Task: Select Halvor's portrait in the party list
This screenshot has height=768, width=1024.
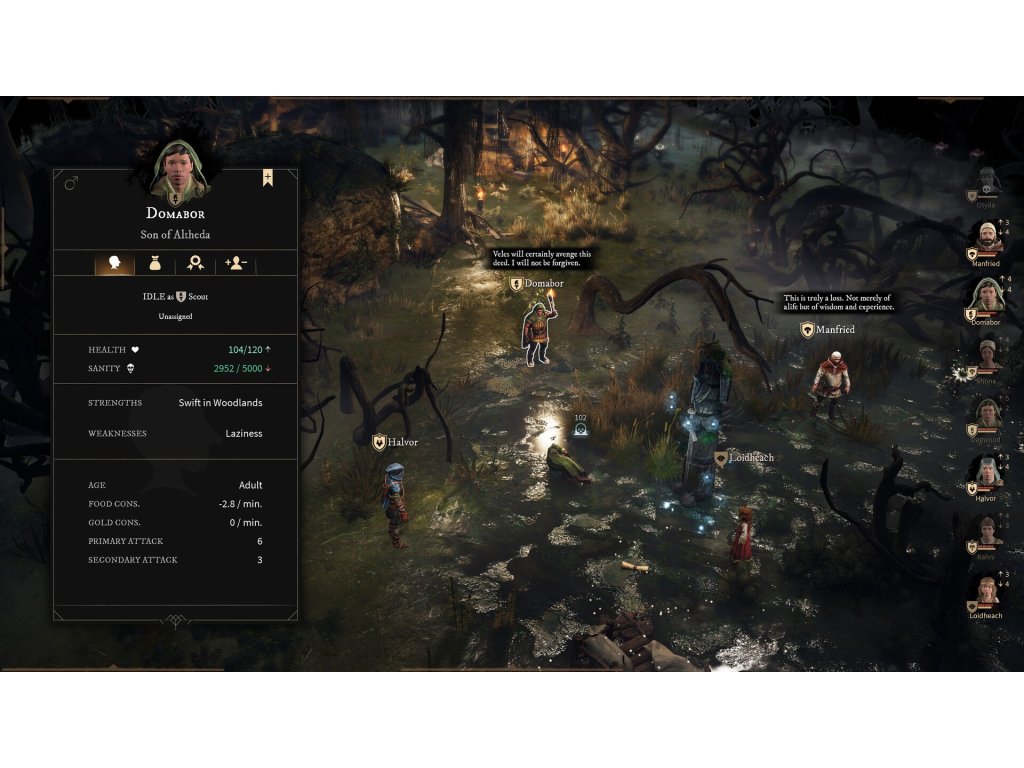Action: pyautogui.click(x=986, y=473)
